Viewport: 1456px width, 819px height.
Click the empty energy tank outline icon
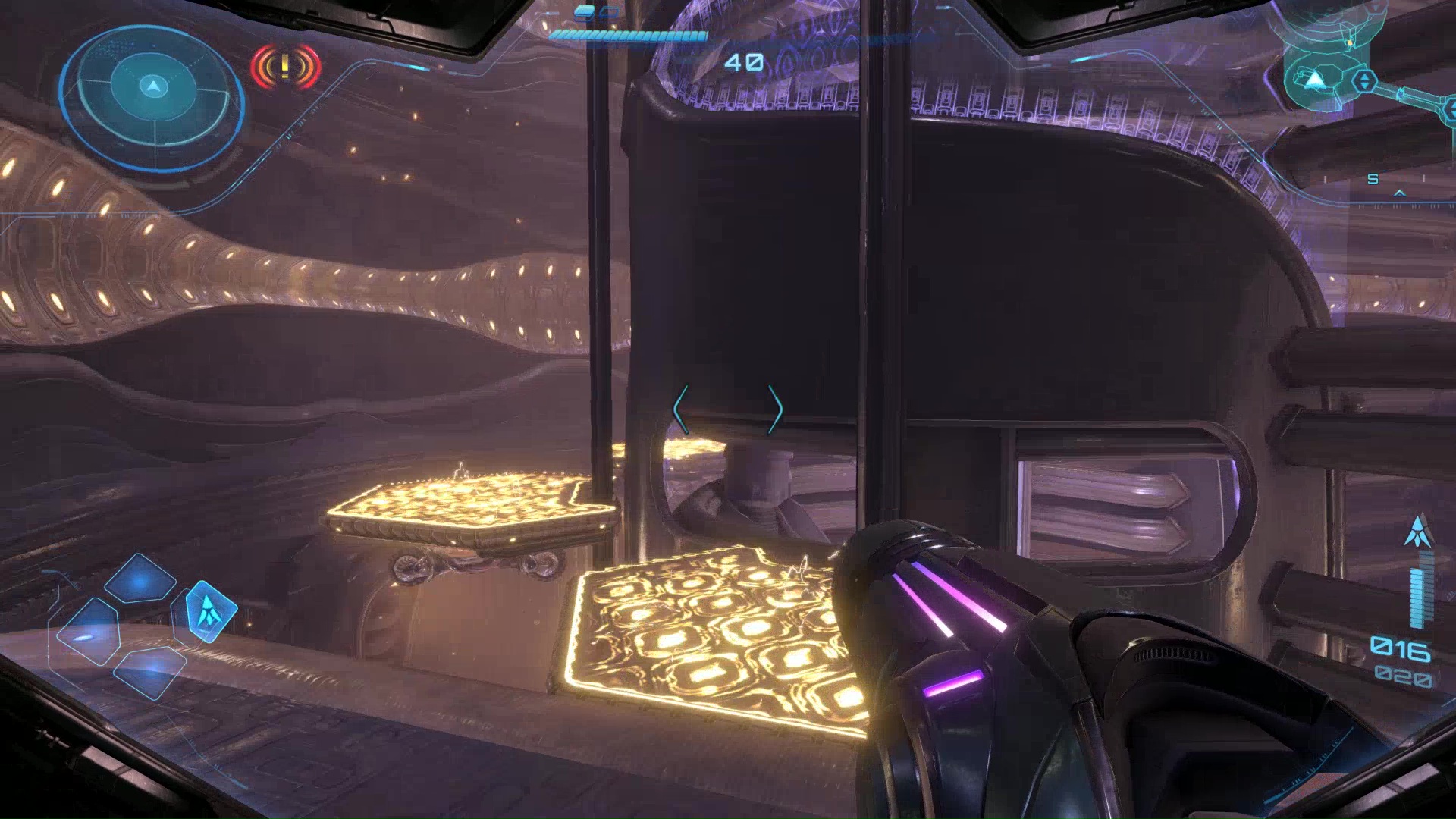609,12
